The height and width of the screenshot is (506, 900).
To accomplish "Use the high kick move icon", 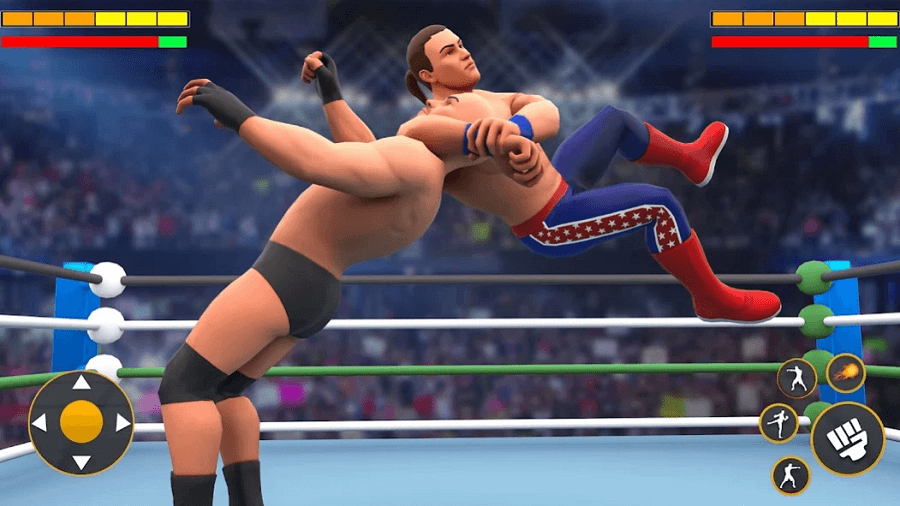I will (x=779, y=423).
